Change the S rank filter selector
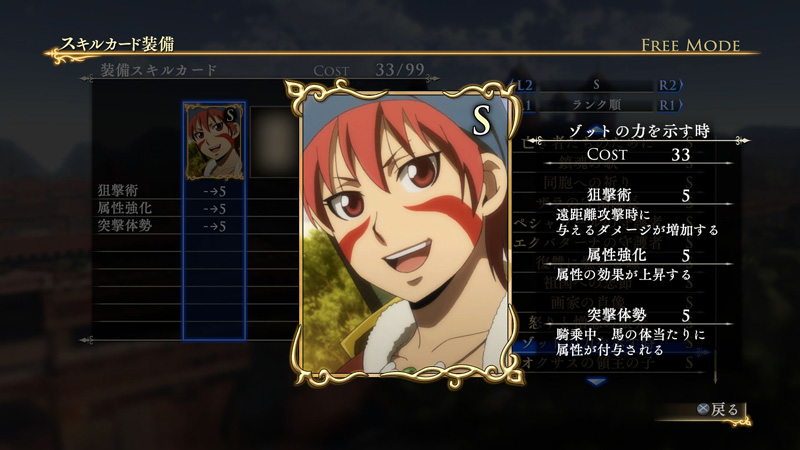The image size is (800, 450). [x=597, y=86]
